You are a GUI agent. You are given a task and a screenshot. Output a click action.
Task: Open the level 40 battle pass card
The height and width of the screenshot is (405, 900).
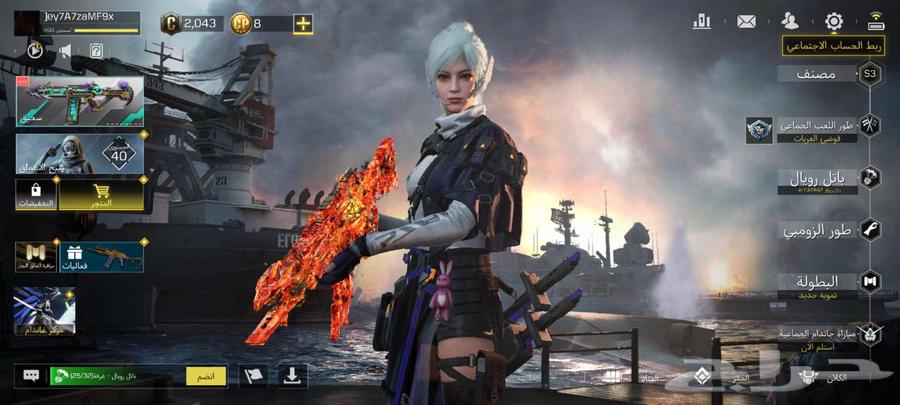(80, 153)
